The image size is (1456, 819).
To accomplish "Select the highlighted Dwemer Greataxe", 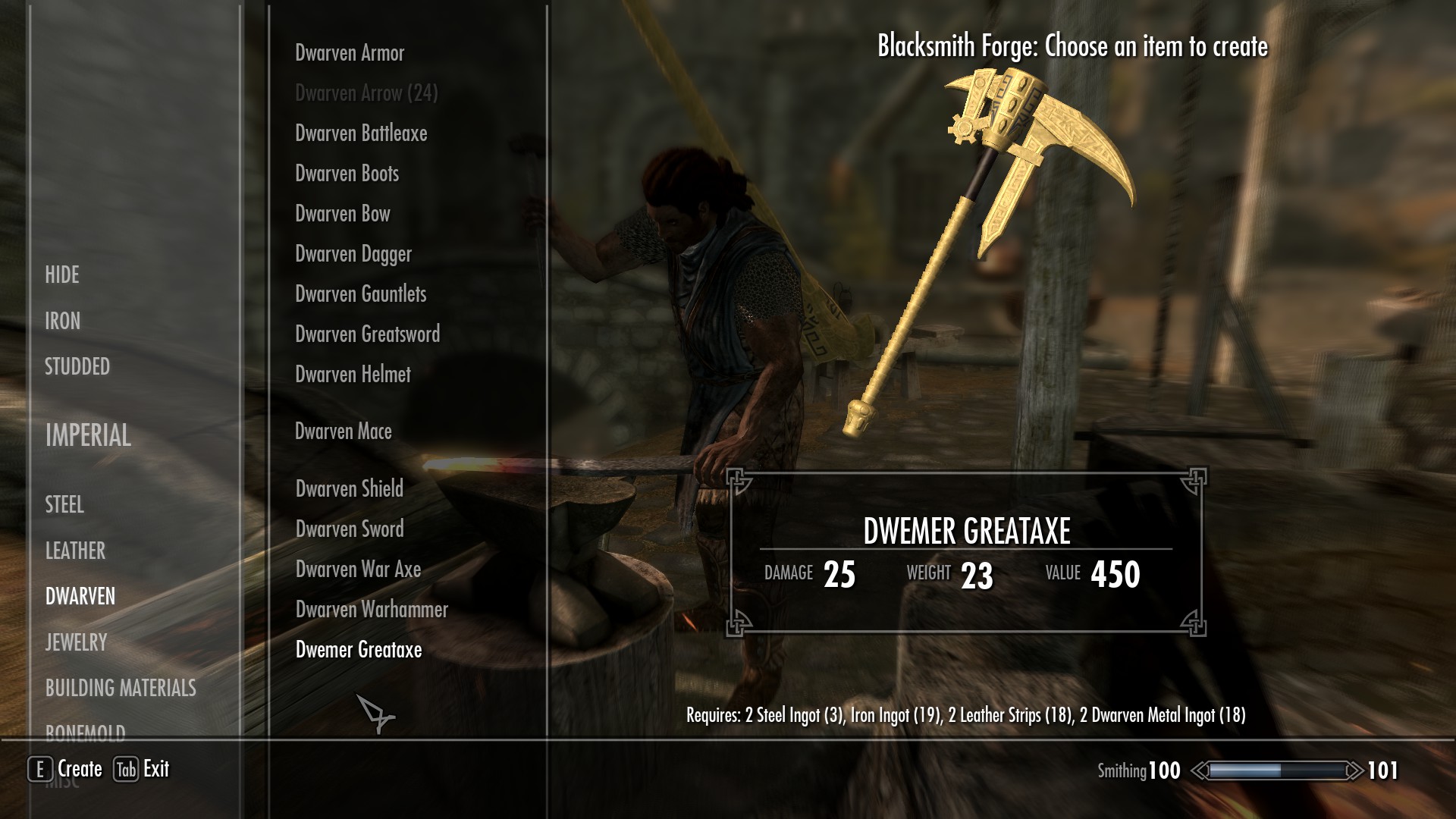I will tap(358, 650).
